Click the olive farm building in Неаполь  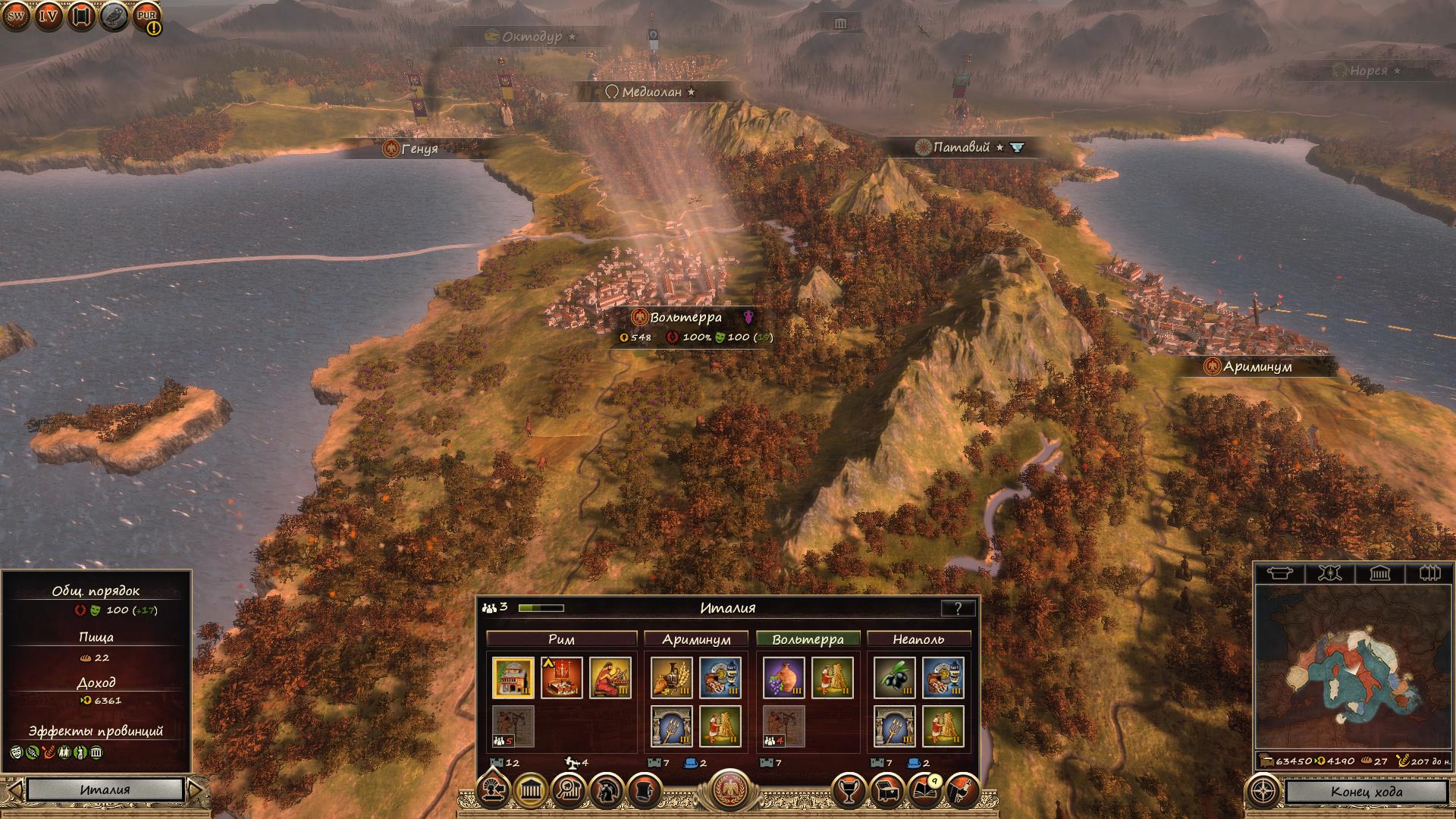[894, 677]
